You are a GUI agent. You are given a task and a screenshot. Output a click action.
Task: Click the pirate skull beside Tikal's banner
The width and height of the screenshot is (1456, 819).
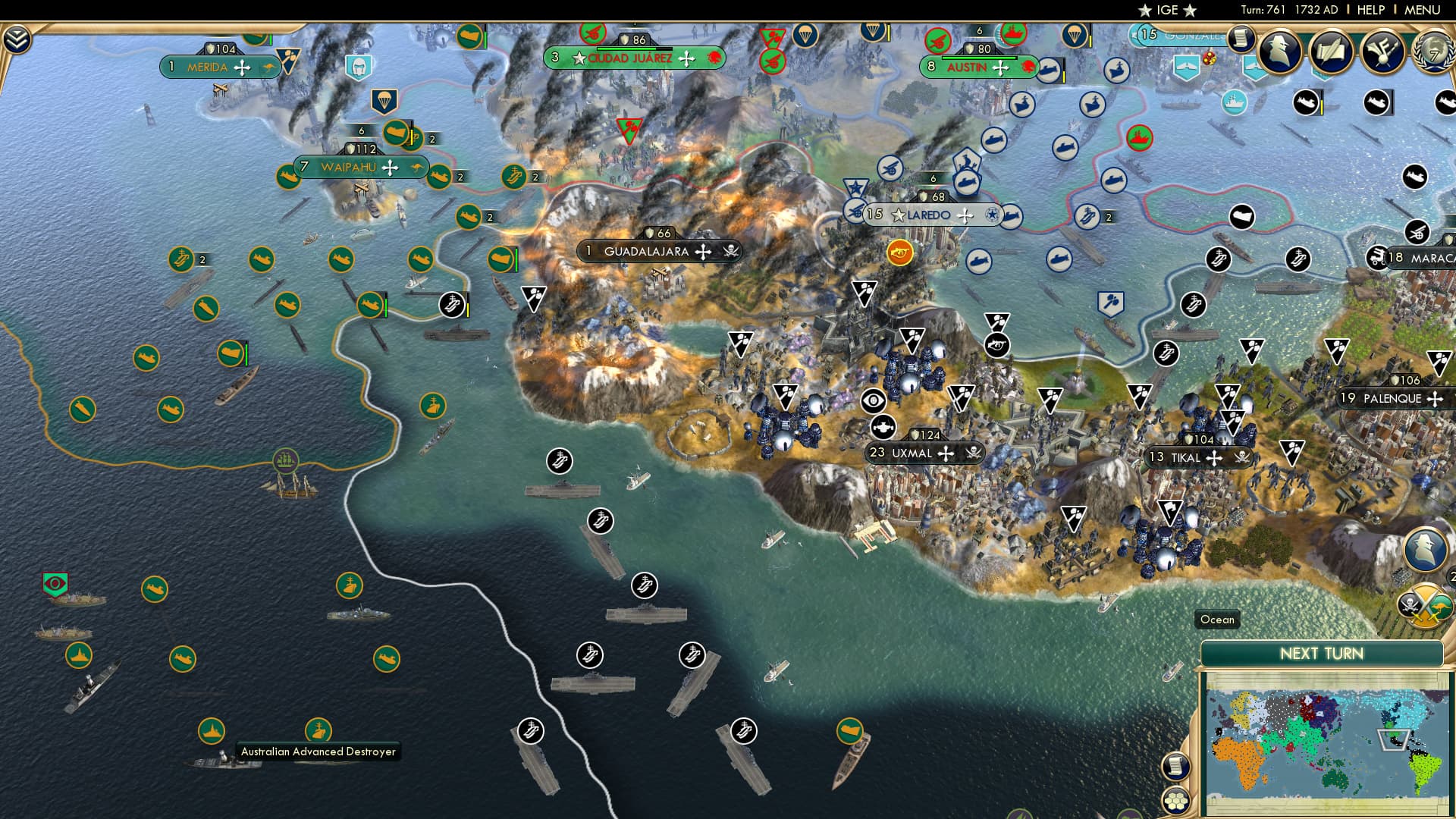point(1242,457)
